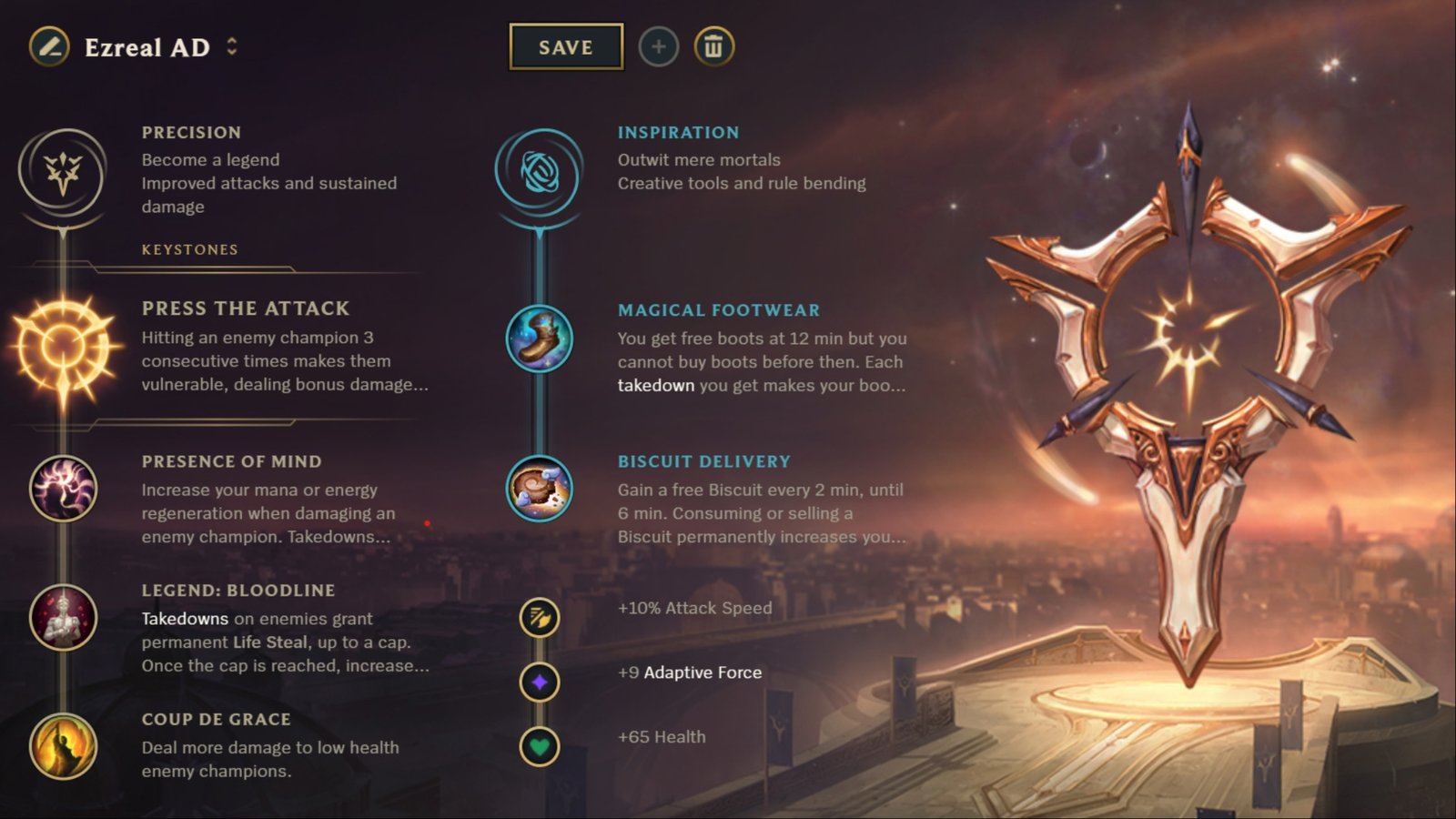Select the +9 Adaptive Force stat shard
Image resolution: width=1456 pixels, height=819 pixels.
pos(541,682)
